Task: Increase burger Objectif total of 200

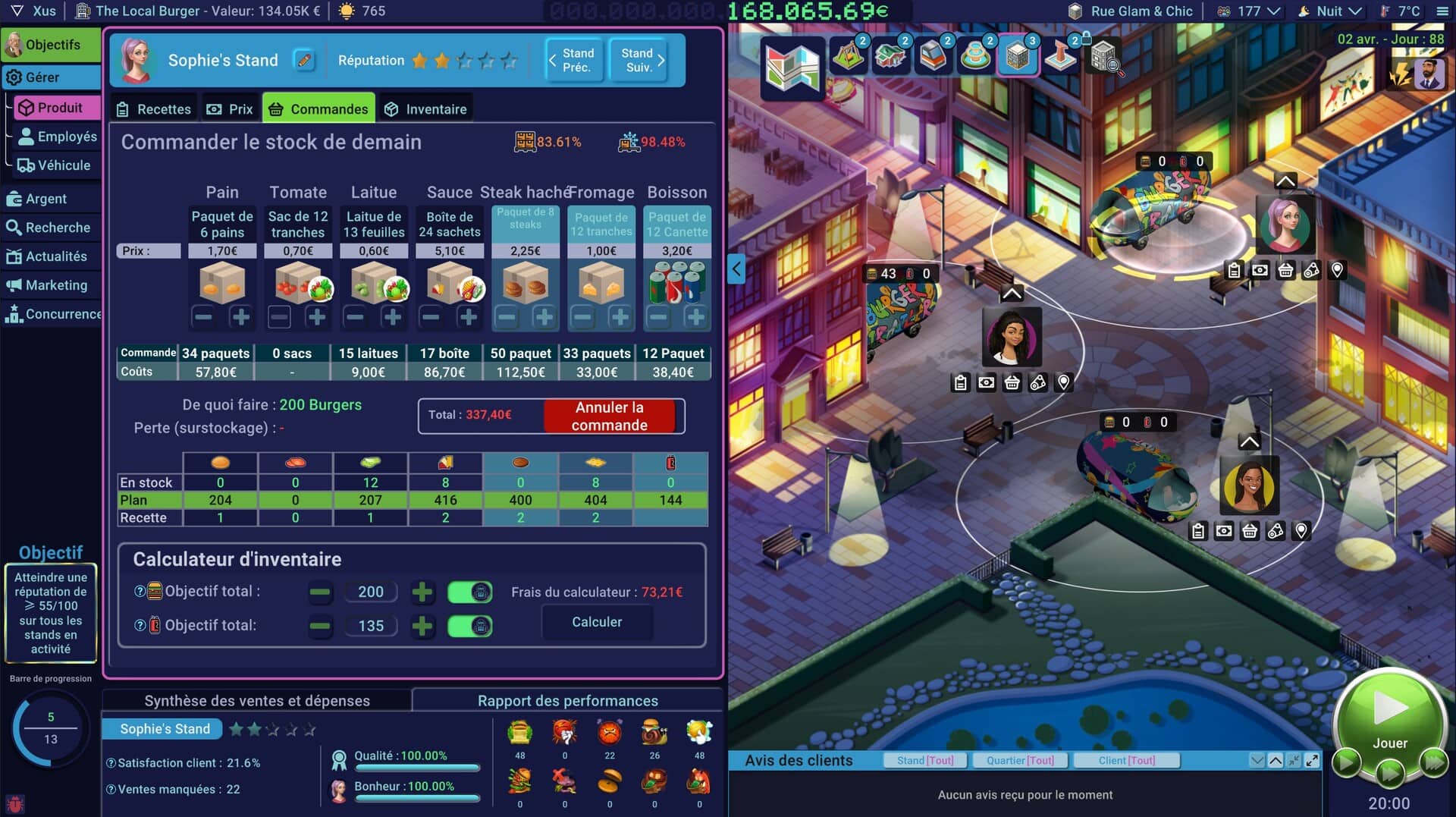Action: coord(422,592)
